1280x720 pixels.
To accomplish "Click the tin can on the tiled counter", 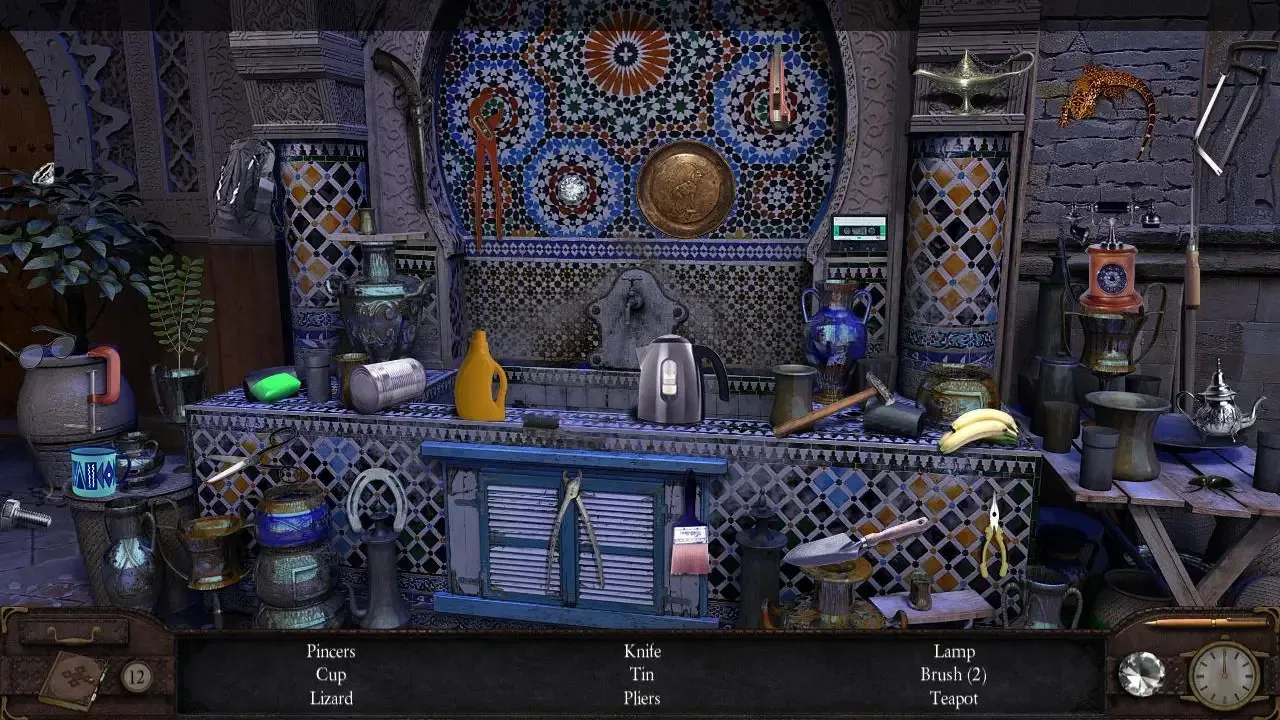I will pos(390,380).
